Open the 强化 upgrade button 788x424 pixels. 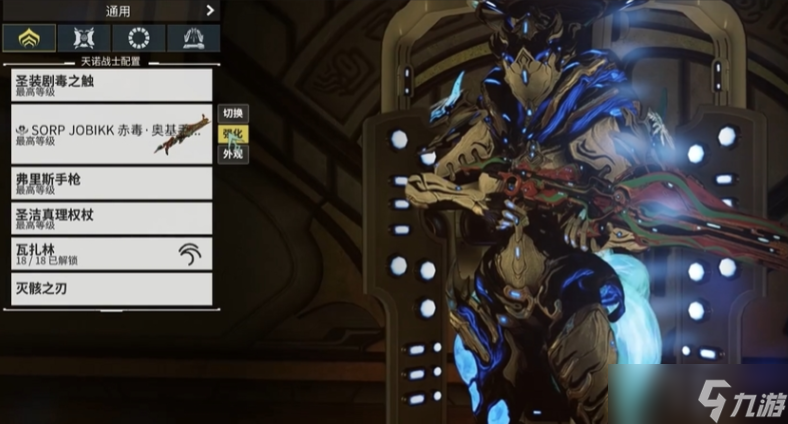tap(232, 134)
